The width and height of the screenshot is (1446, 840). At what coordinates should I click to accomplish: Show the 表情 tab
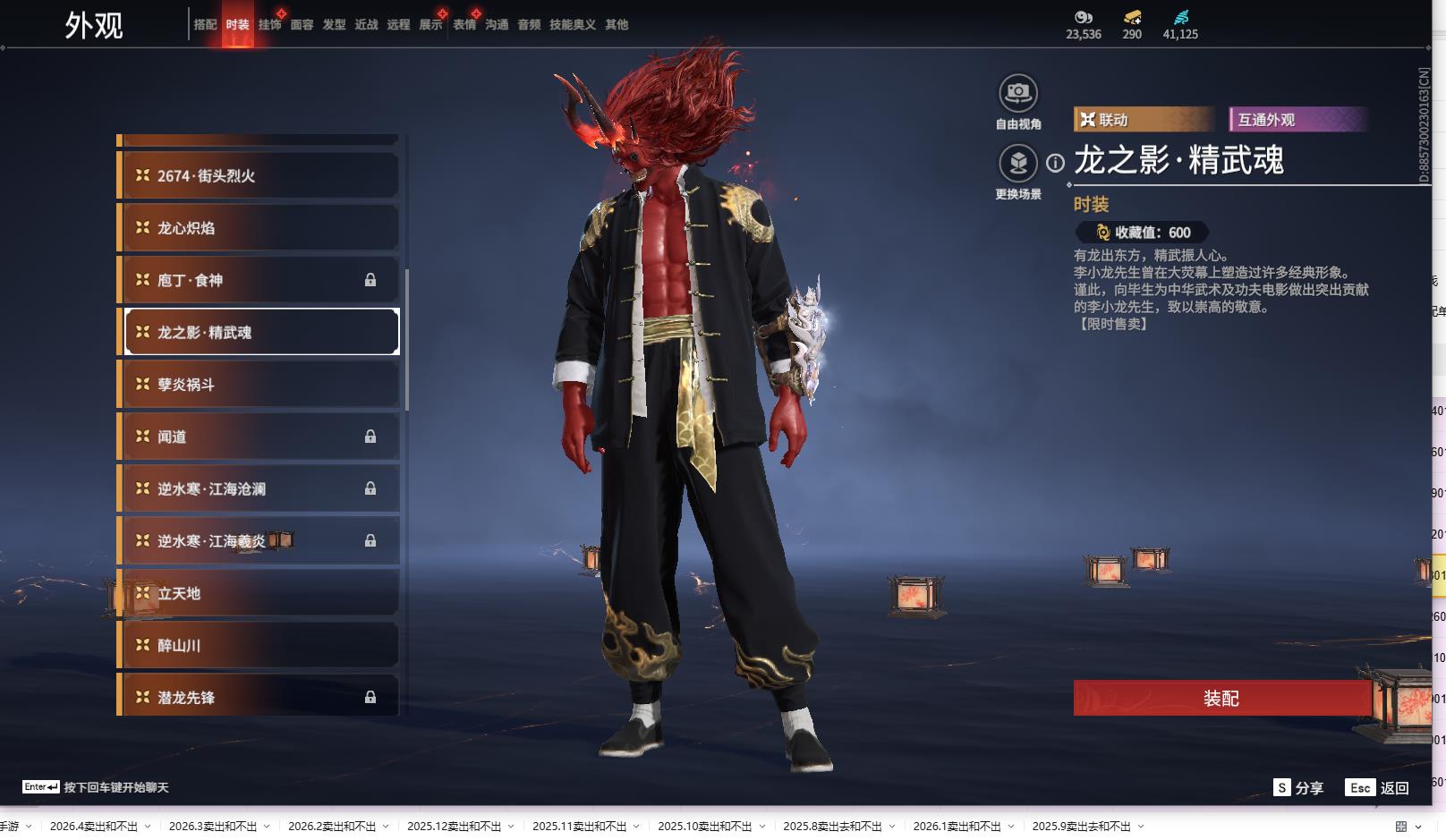point(464,24)
